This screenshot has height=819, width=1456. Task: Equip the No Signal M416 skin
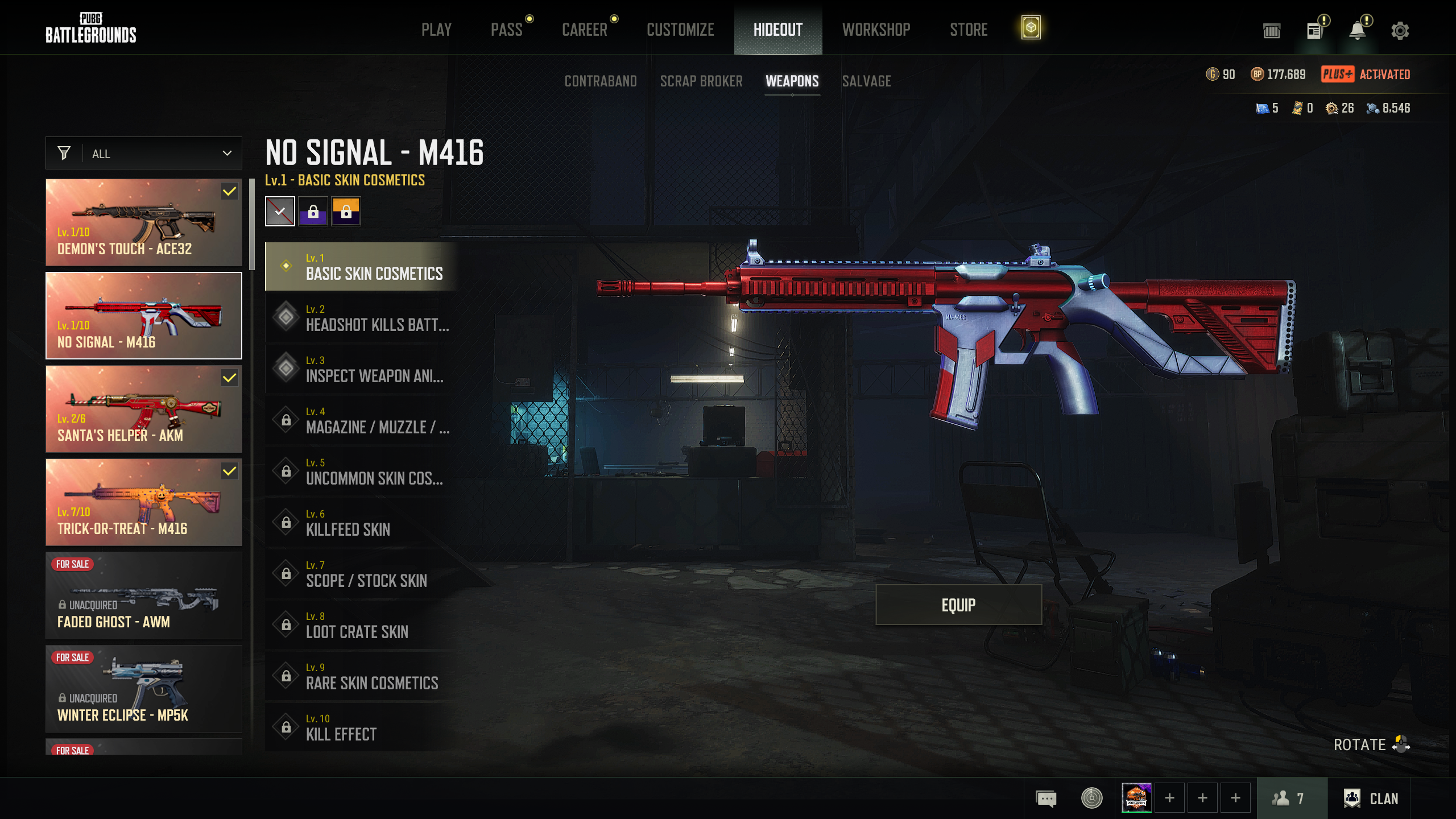[958, 605]
